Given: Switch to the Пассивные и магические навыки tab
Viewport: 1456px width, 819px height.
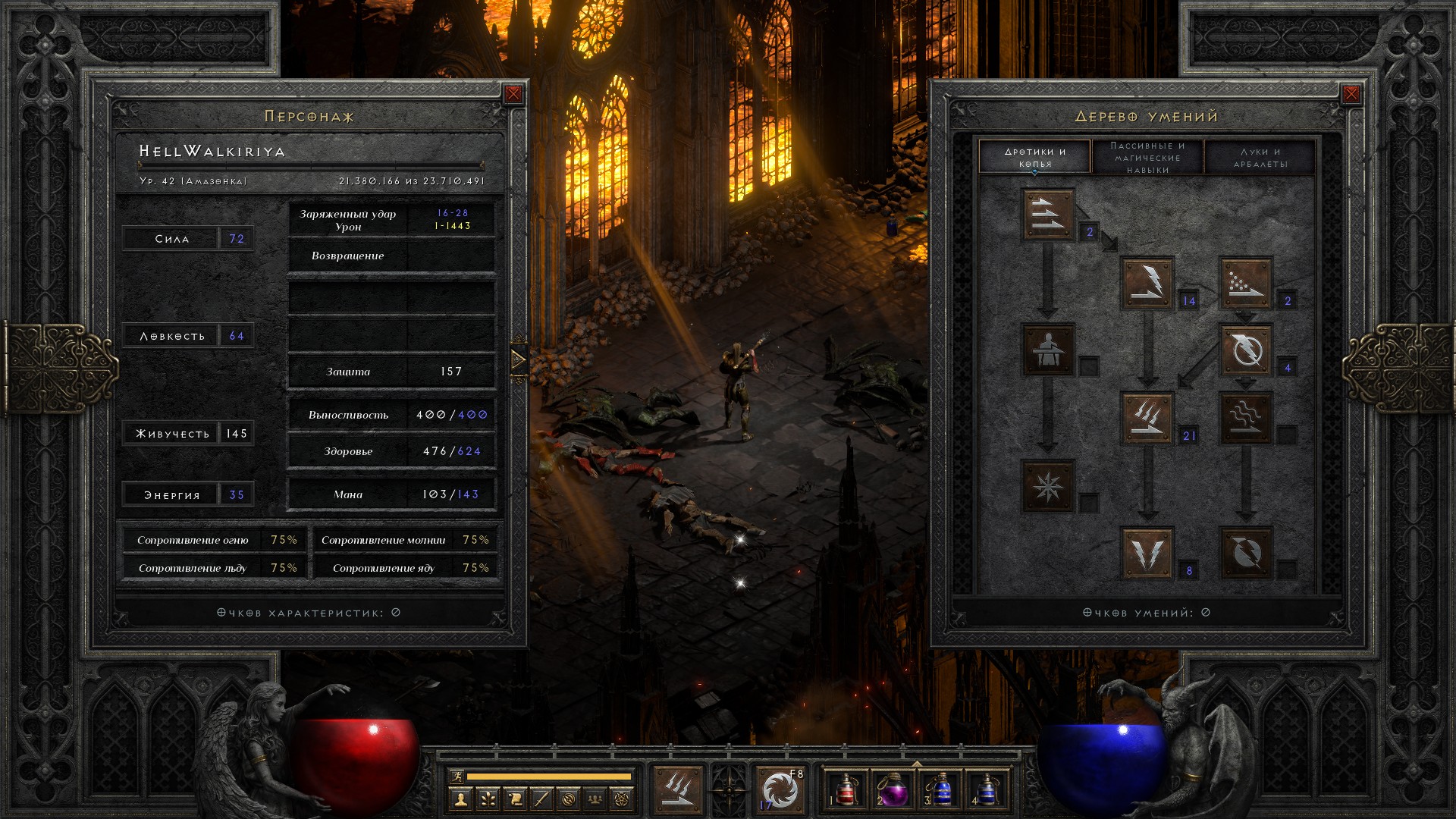Looking at the screenshot, I should click(x=1147, y=157).
